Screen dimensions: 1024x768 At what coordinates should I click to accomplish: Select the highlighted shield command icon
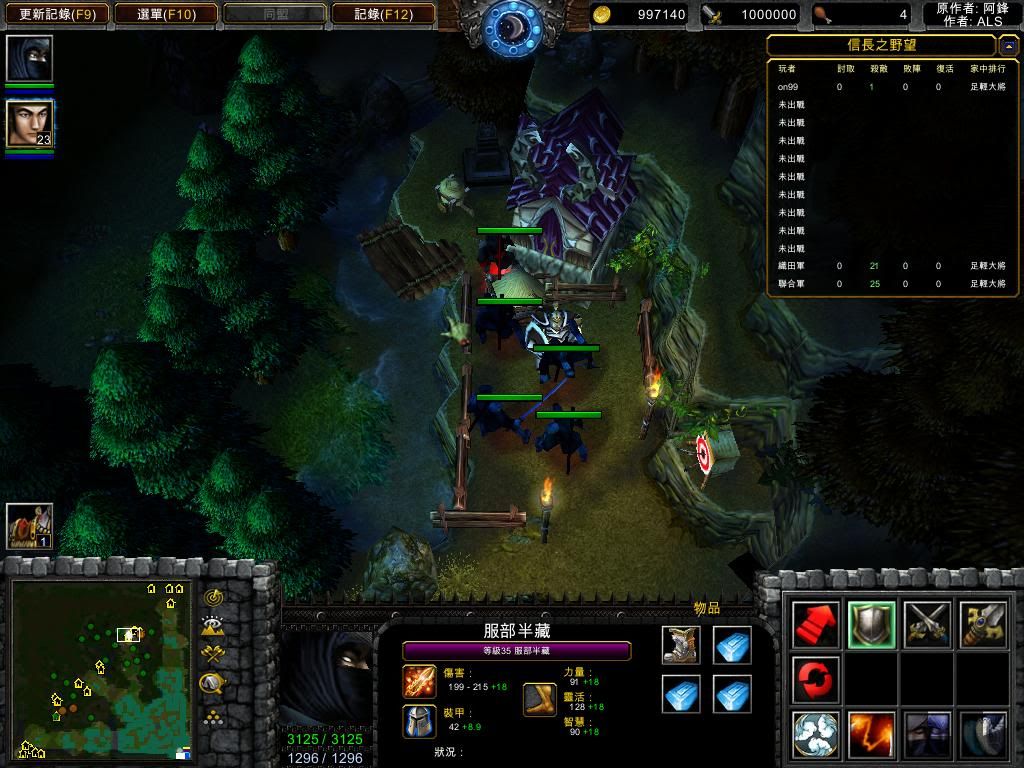pos(871,625)
